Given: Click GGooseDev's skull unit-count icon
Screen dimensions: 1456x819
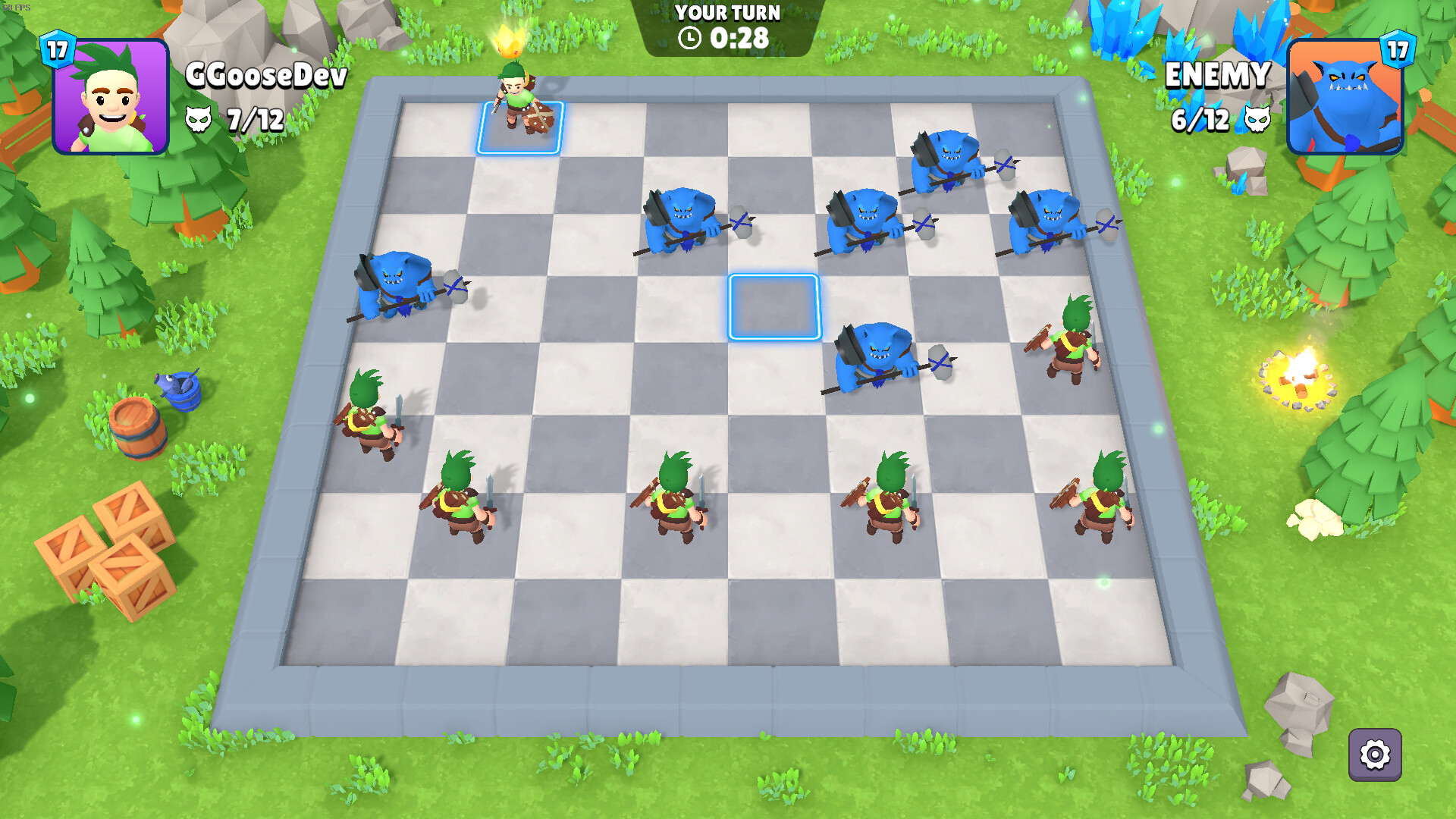Looking at the screenshot, I should tap(199, 119).
